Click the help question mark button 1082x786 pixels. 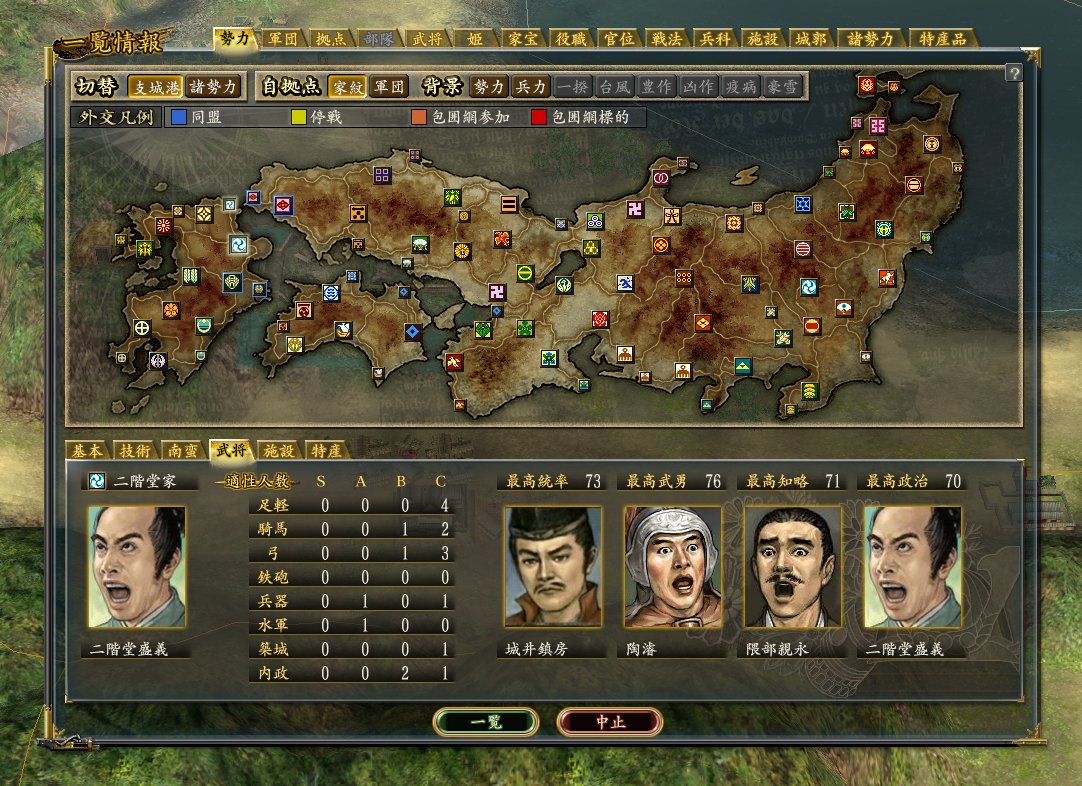1013,73
